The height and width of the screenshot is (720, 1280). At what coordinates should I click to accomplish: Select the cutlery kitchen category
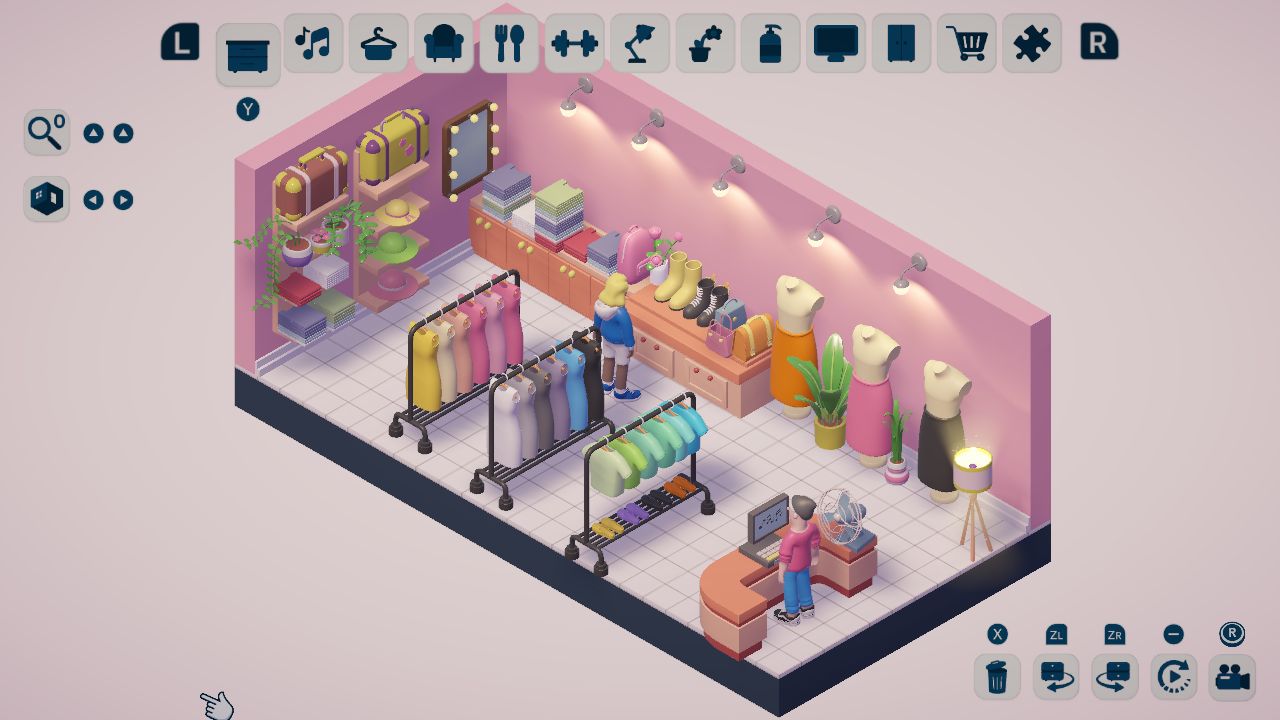[x=508, y=43]
